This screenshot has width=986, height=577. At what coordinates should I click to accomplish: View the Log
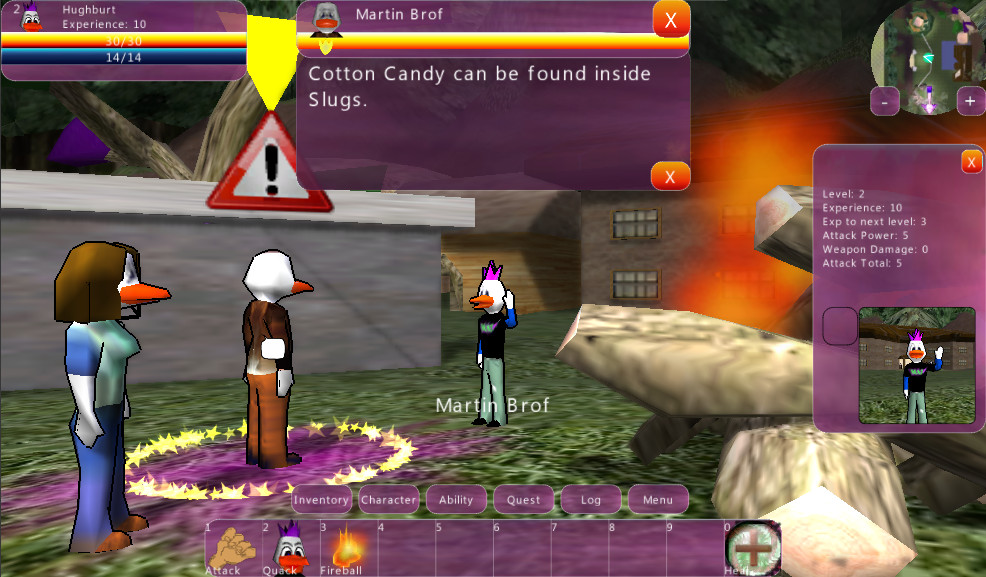click(x=591, y=499)
